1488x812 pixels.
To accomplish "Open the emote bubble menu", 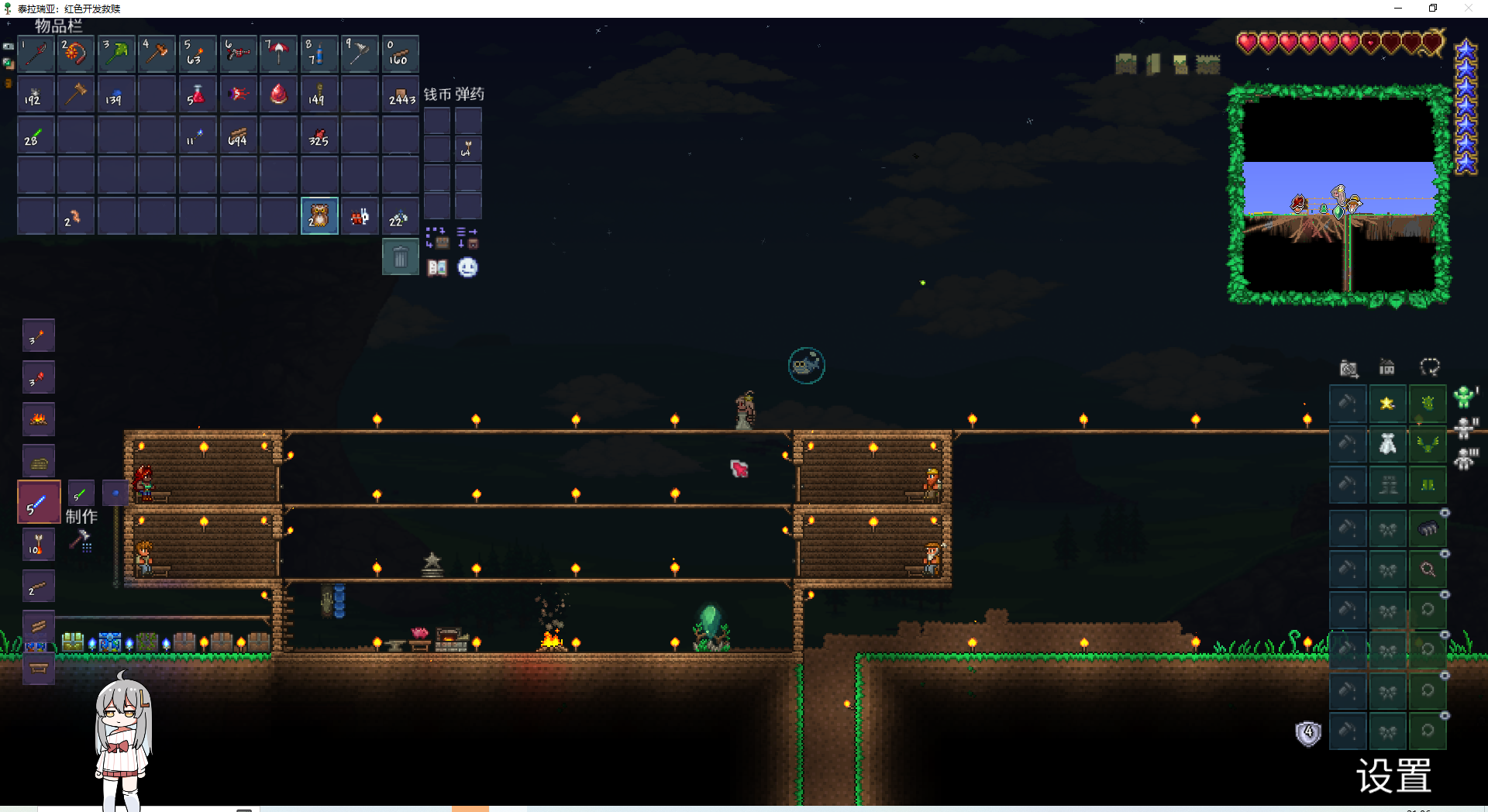I will [x=467, y=267].
